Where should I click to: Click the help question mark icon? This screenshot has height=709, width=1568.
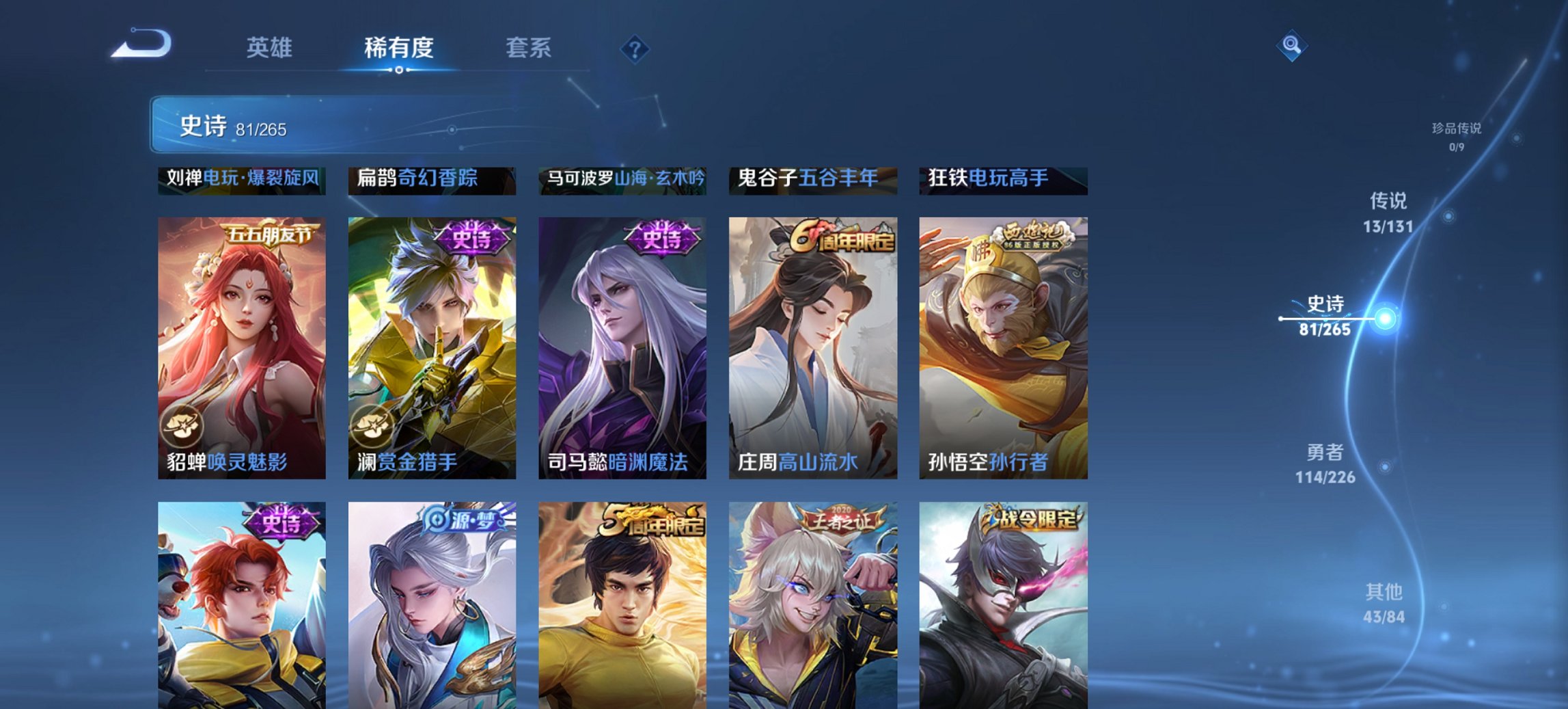point(635,47)
